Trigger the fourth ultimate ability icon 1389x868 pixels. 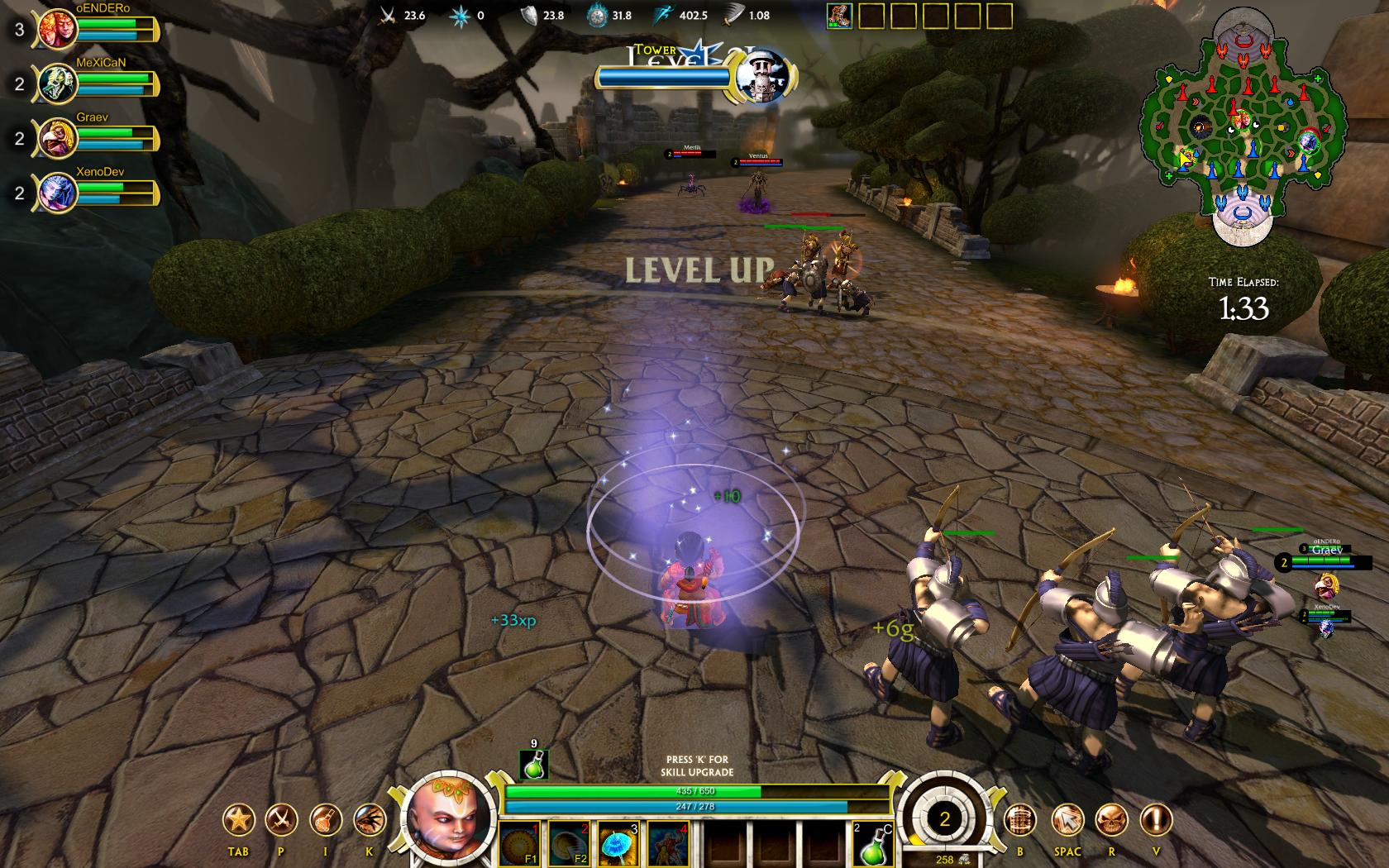pos(667,843)
